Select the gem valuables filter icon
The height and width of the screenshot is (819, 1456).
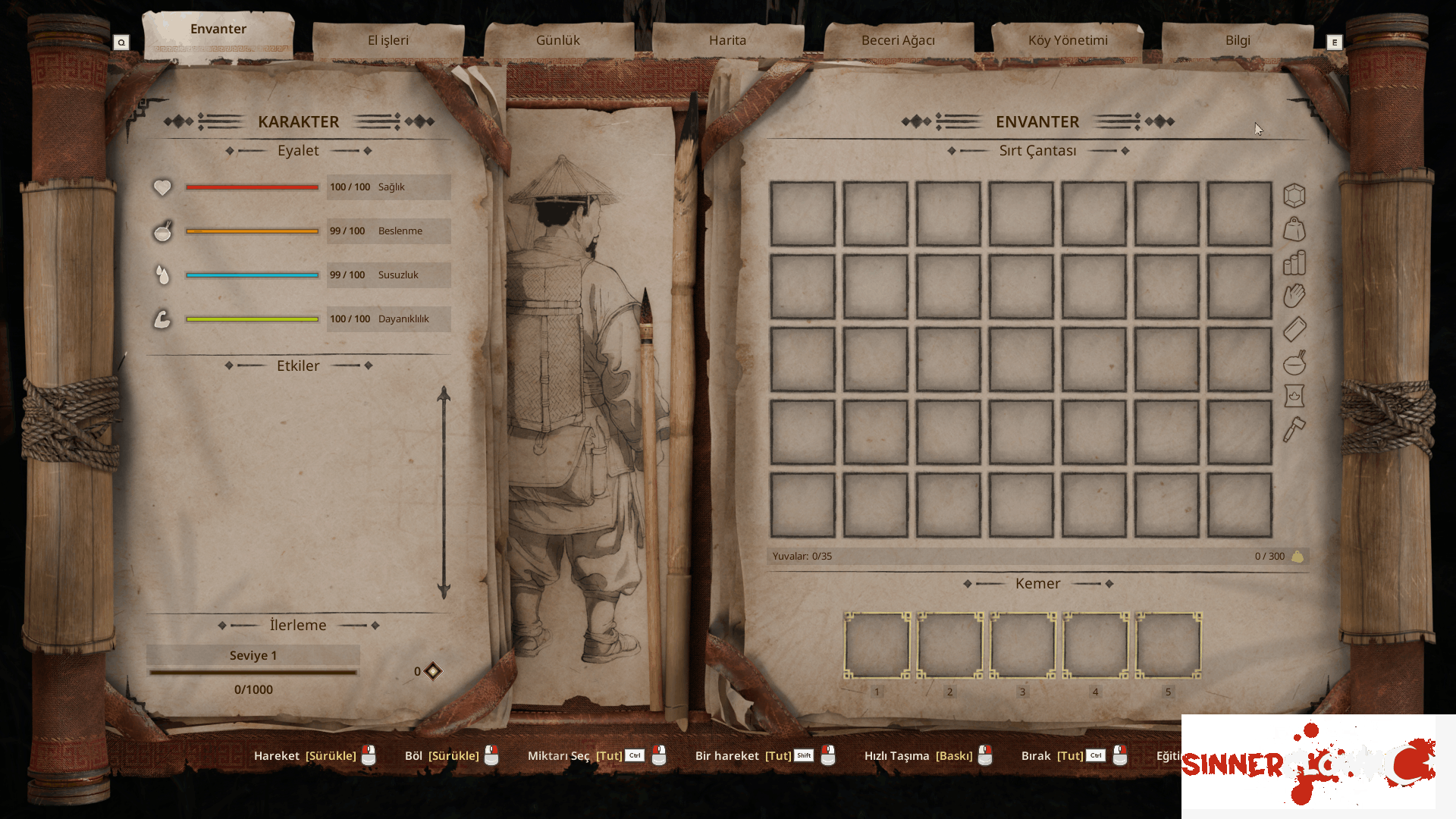pos(1294,195)
